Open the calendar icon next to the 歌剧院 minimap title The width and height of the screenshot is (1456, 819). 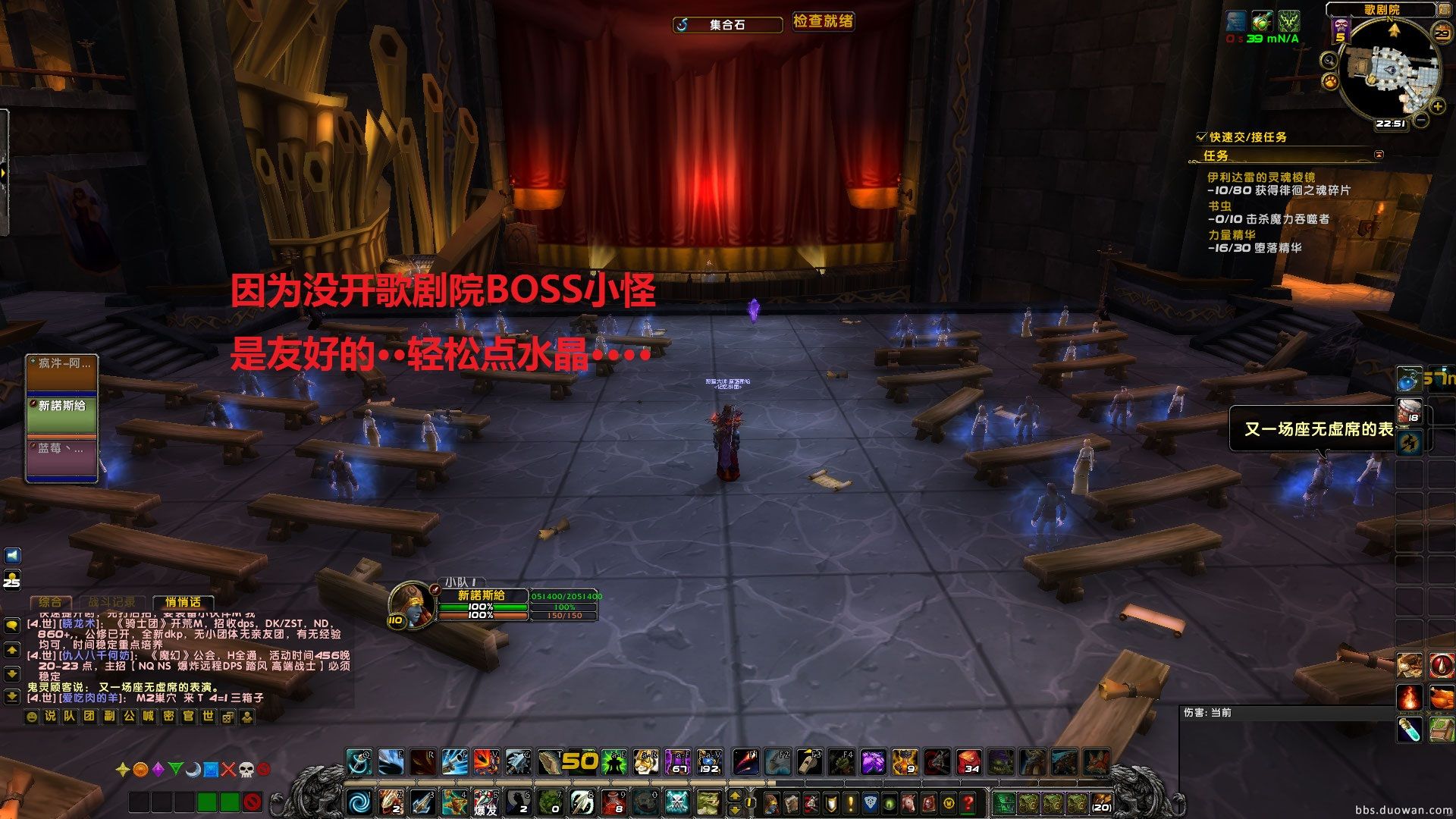(x=1443, y=11)
